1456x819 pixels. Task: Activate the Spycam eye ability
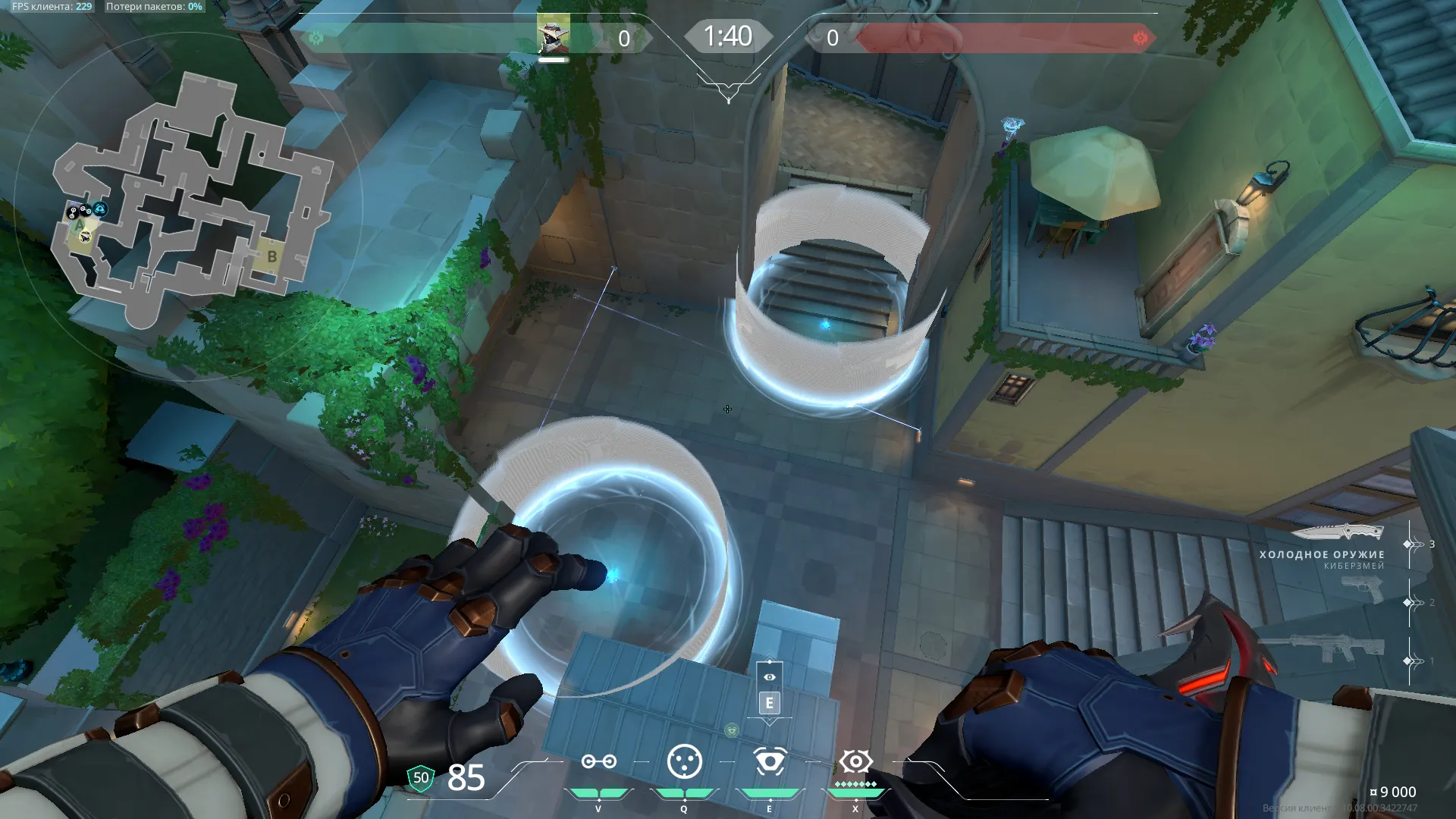(x=770, y=761)
